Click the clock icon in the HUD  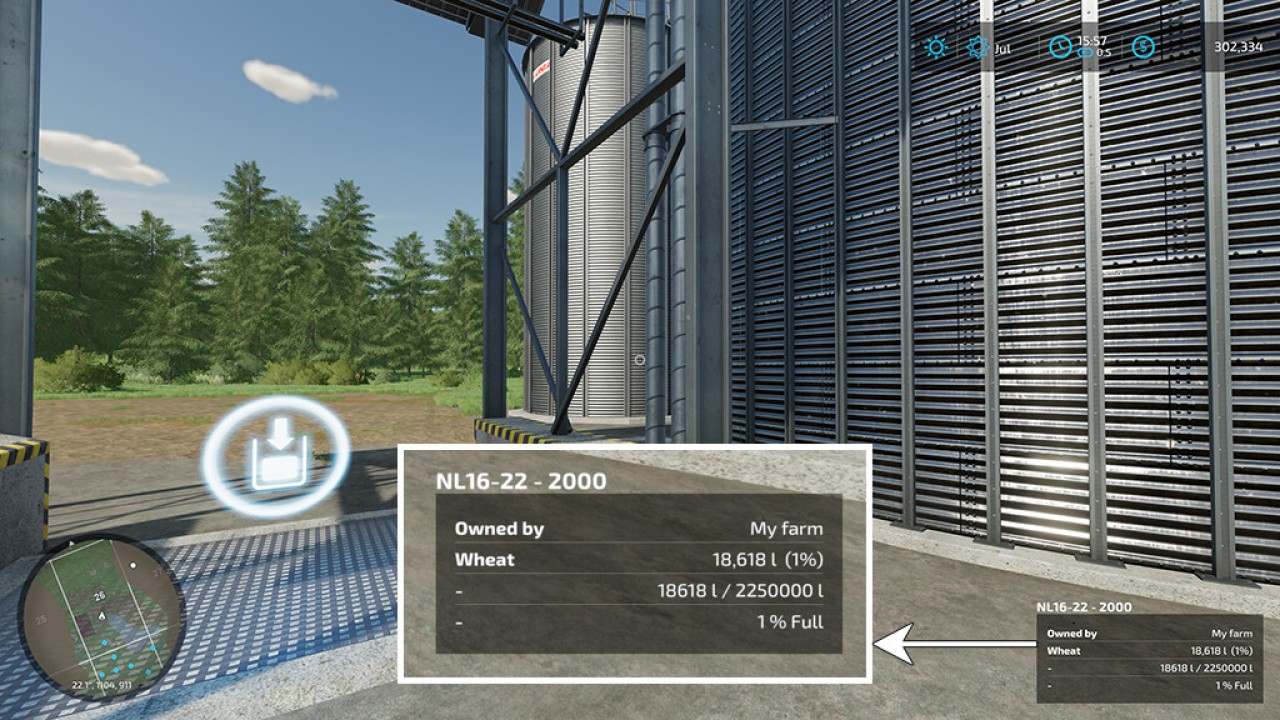[1060, 47]
